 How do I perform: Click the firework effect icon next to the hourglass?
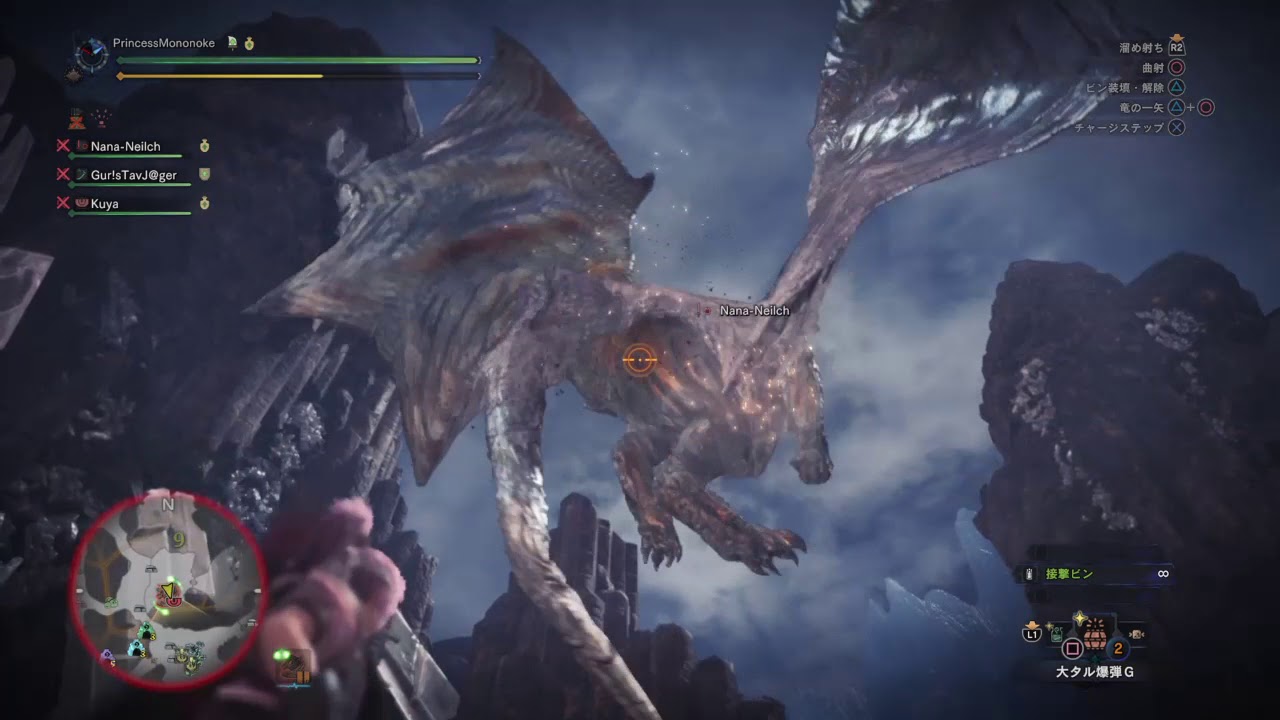click(100, 119)
